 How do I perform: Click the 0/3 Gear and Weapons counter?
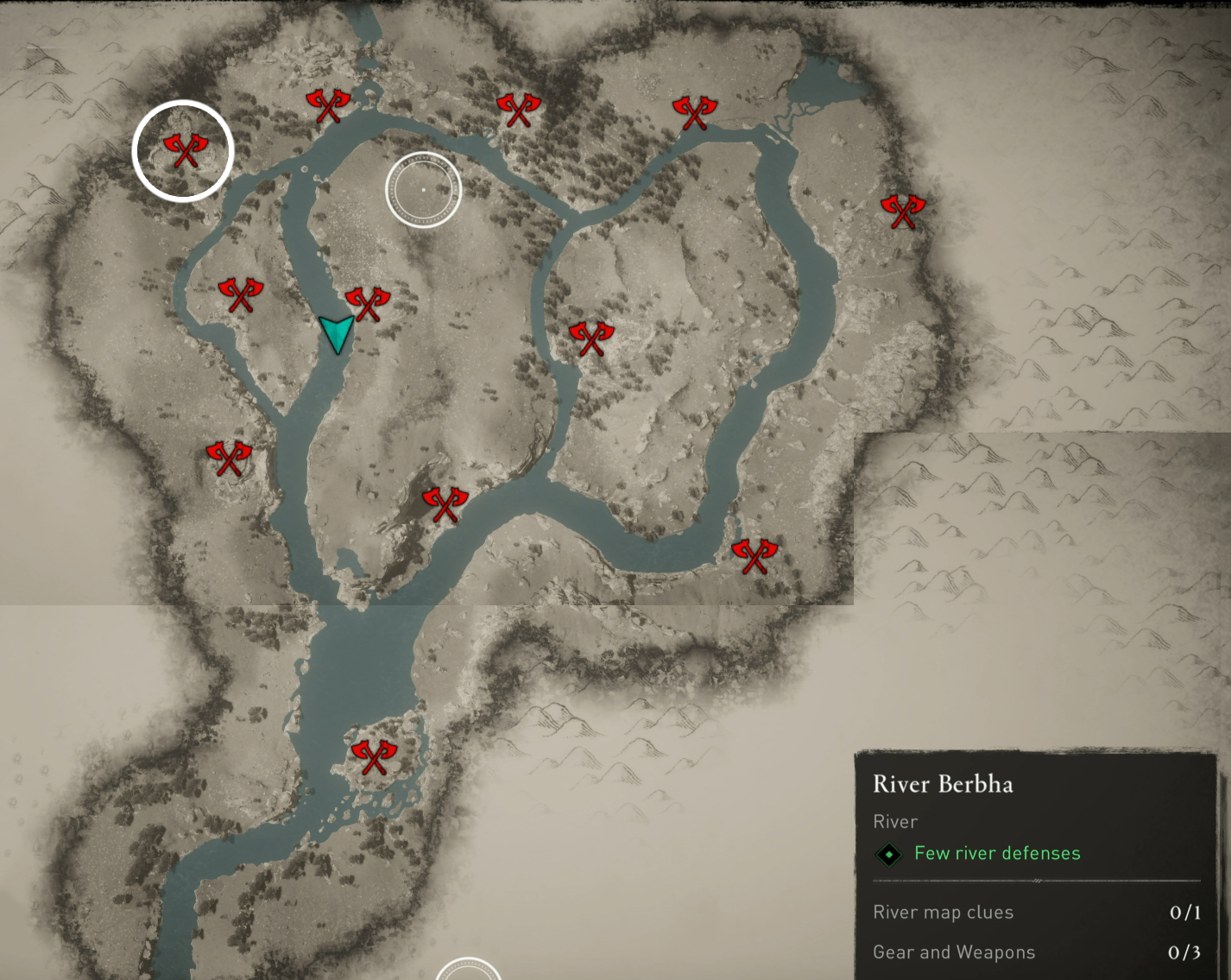click(1186, 952)
